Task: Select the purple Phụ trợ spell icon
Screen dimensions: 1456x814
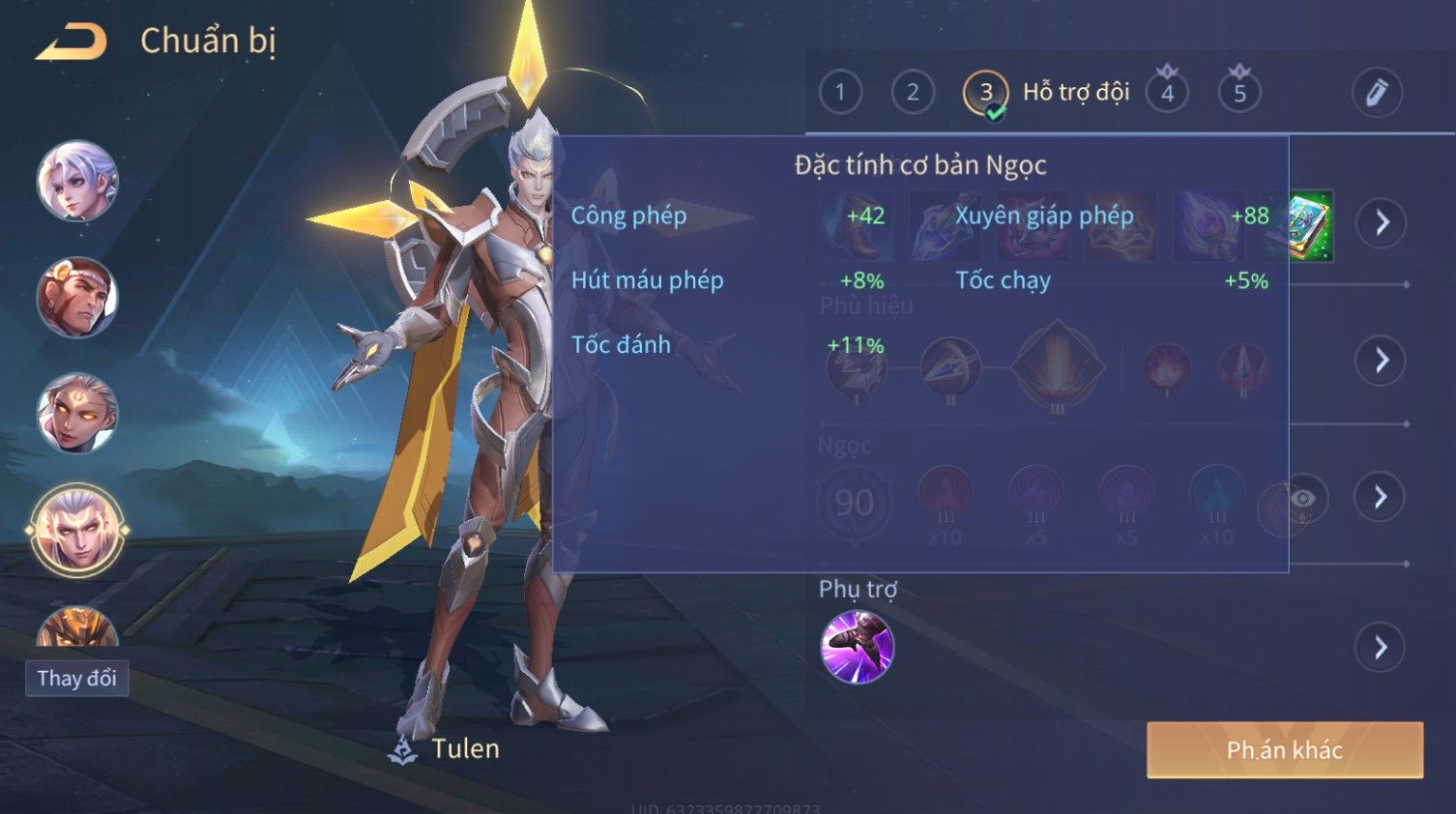Action: [857, 647]
